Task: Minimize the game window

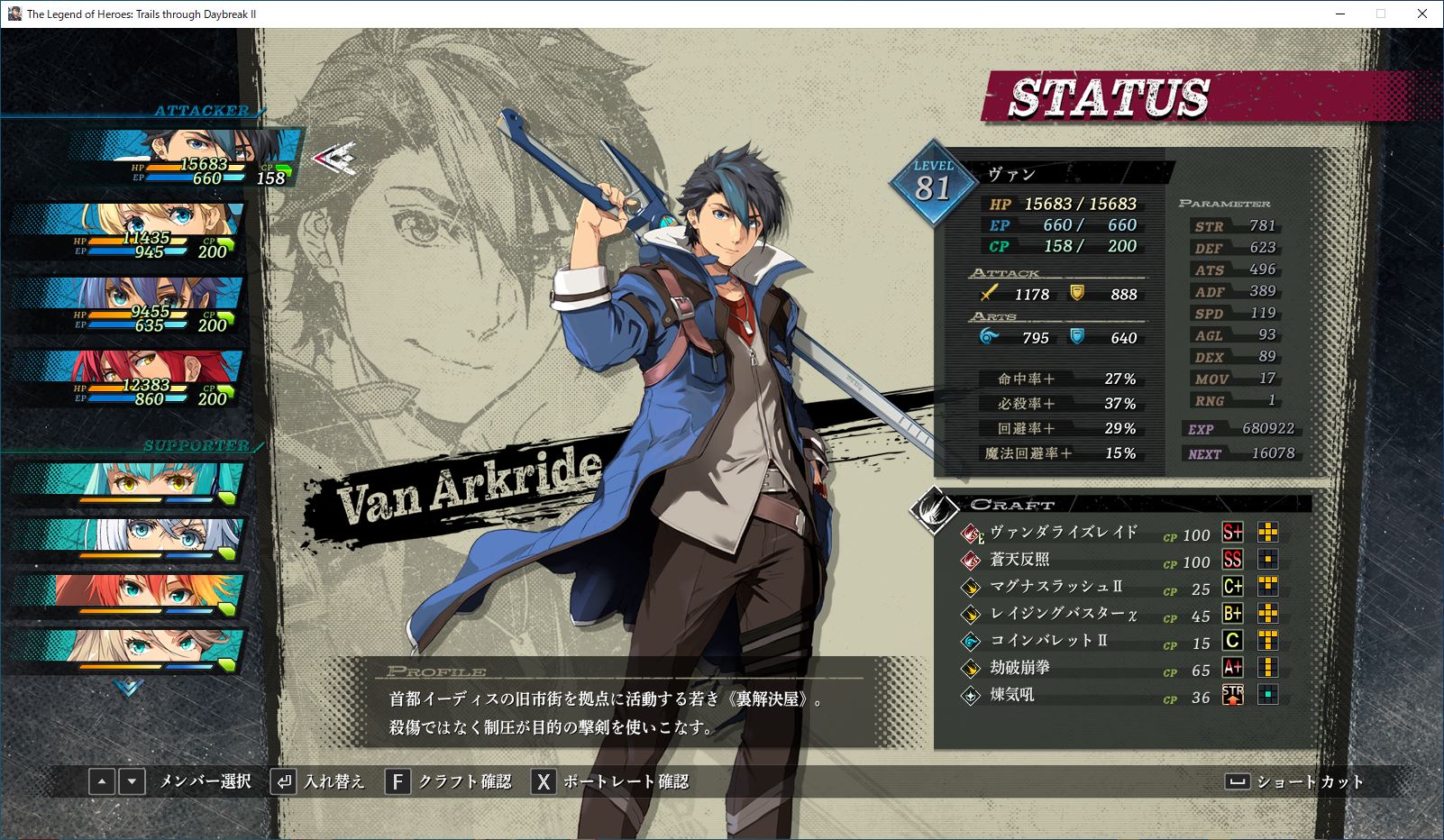Action: tap(1339, 14)
